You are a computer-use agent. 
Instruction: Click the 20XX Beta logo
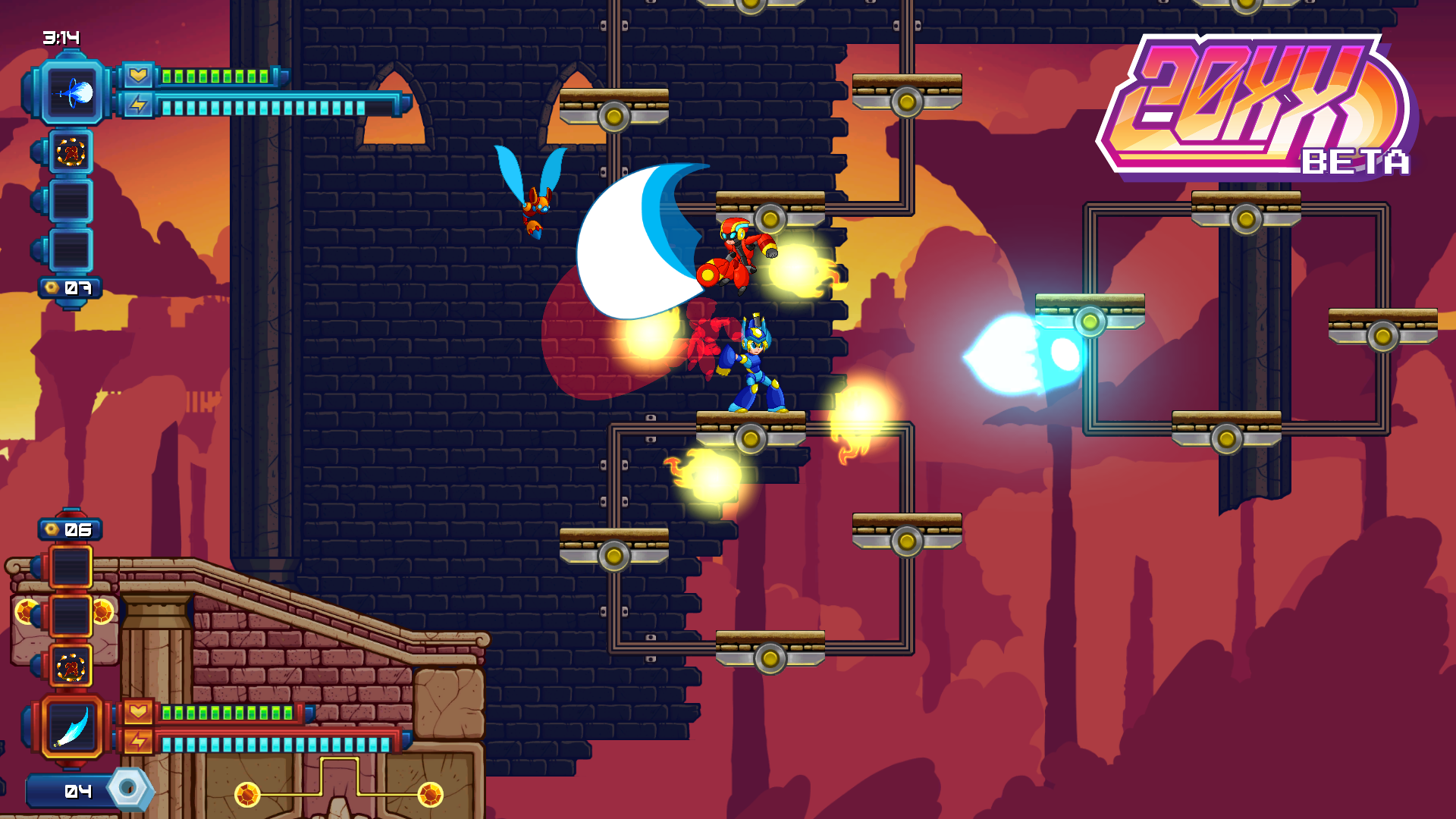coord(1255,106)
